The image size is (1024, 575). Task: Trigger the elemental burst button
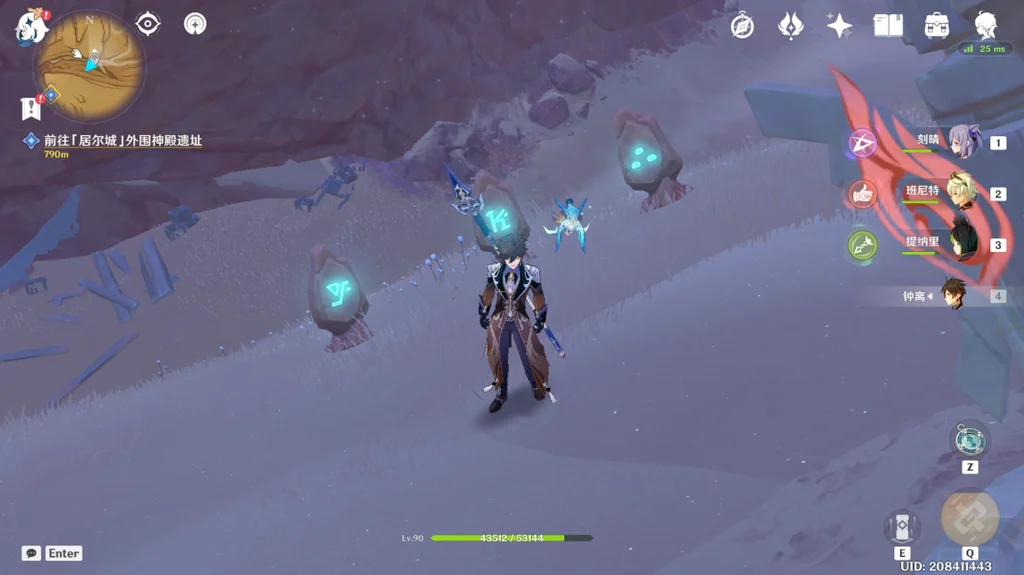[x=969, y=517]
